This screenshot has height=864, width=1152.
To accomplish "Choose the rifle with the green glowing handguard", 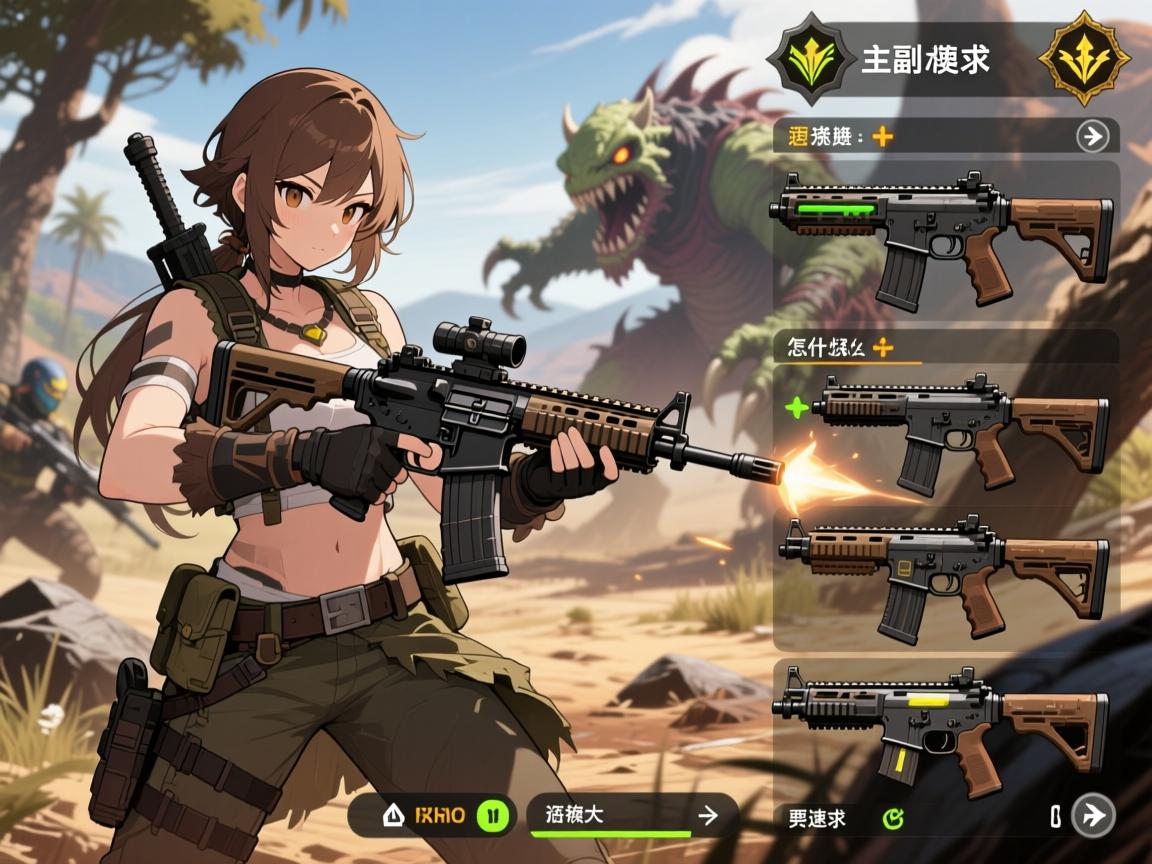I will click(x=940, y=237).
